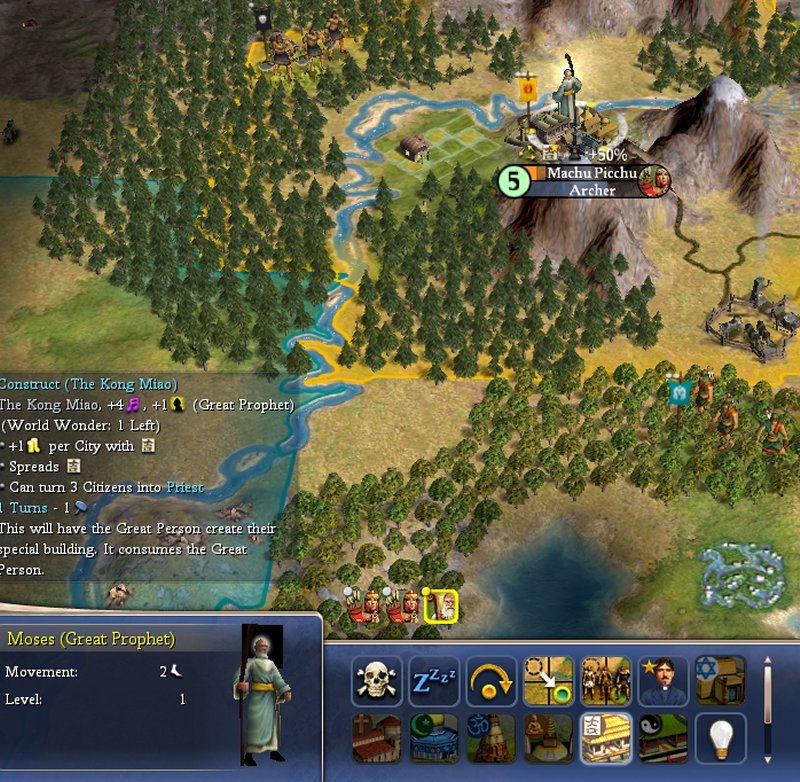Click the action panel scroll bar
800x782 pixels.
pos(766,700)
